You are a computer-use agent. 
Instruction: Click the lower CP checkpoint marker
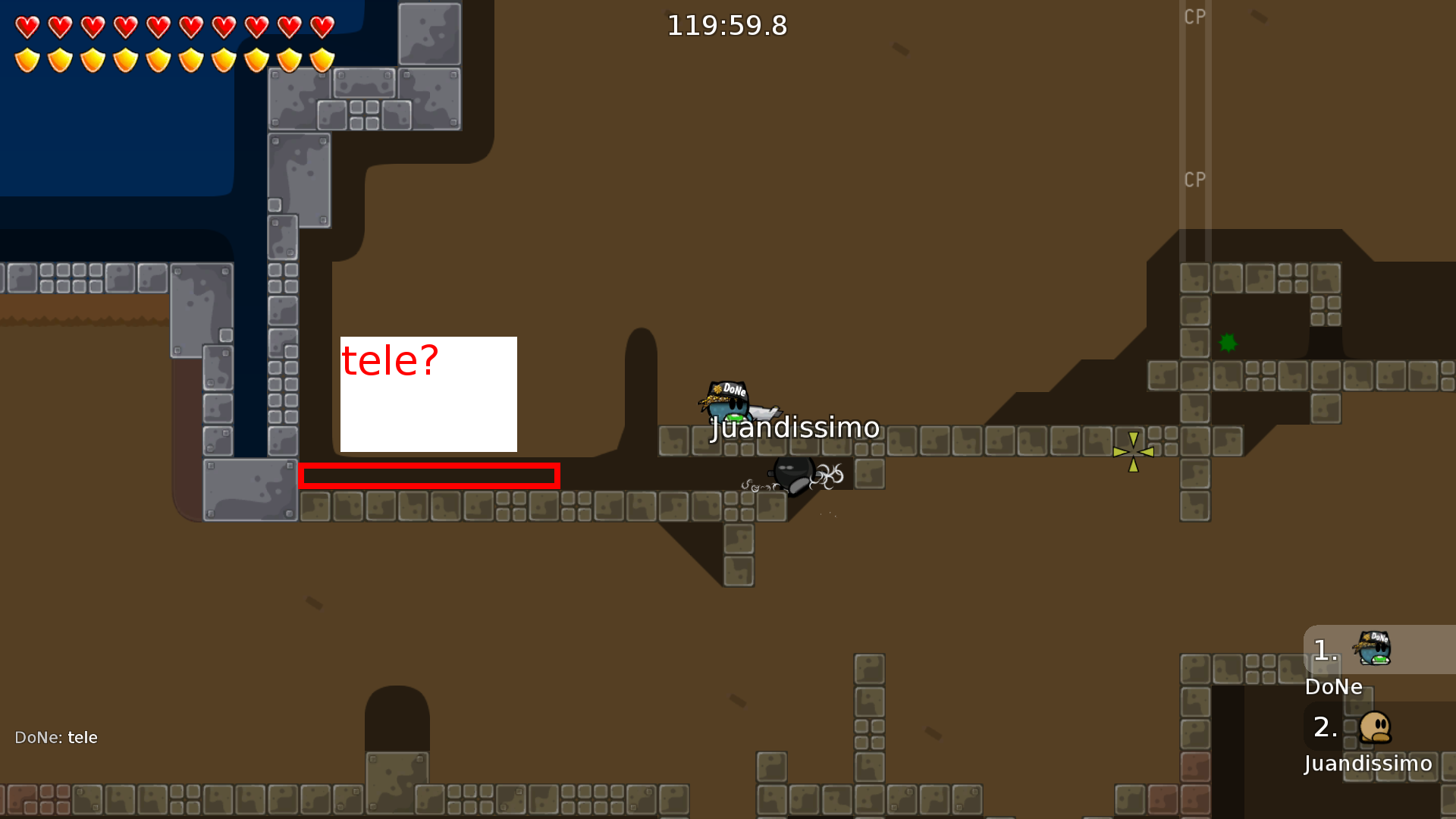[x=1195, y=180]
